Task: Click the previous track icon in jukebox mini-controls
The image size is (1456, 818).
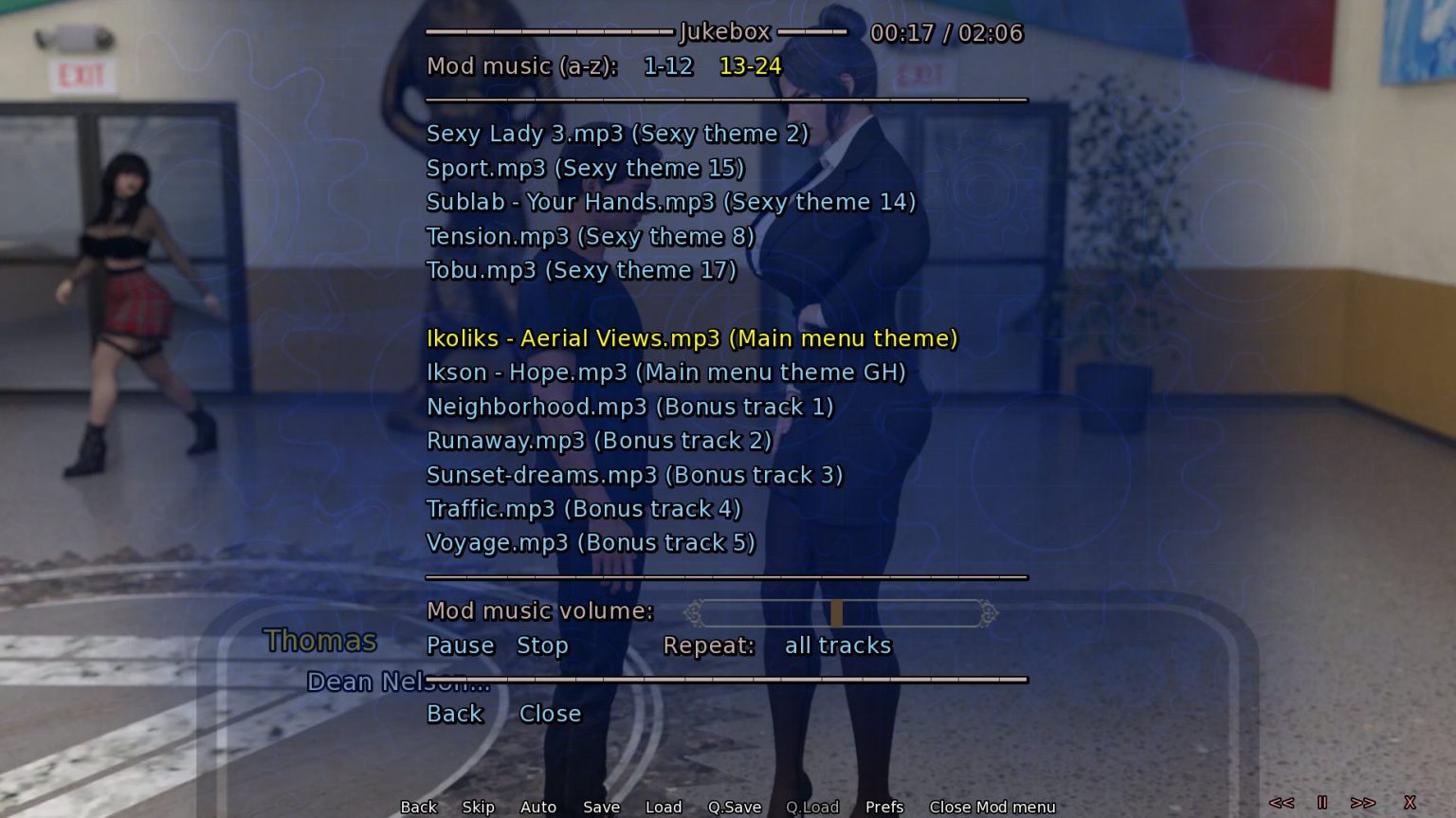Action: tap(1283, 801)
